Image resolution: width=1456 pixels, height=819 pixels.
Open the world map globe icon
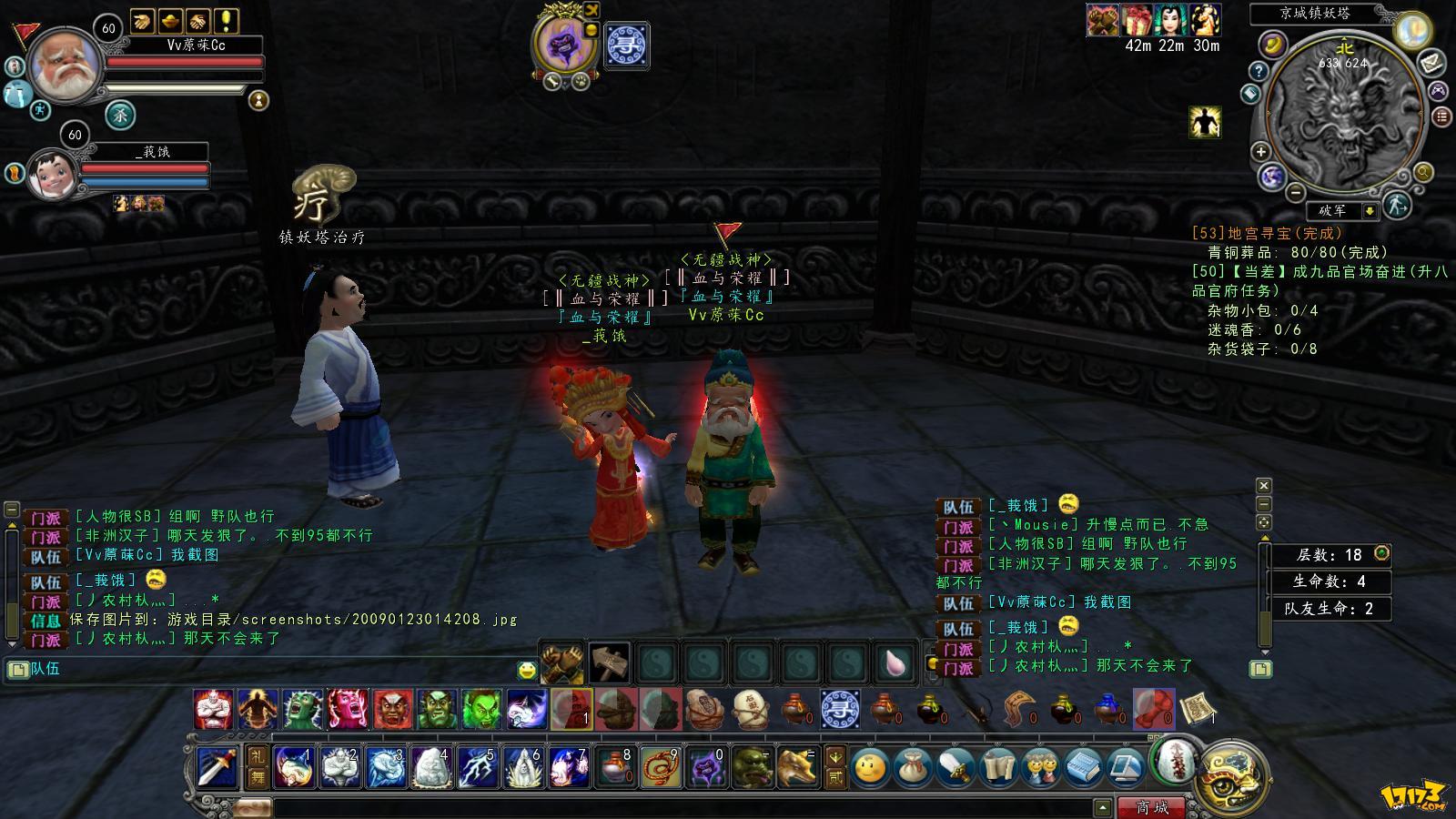pos(1271,177)
